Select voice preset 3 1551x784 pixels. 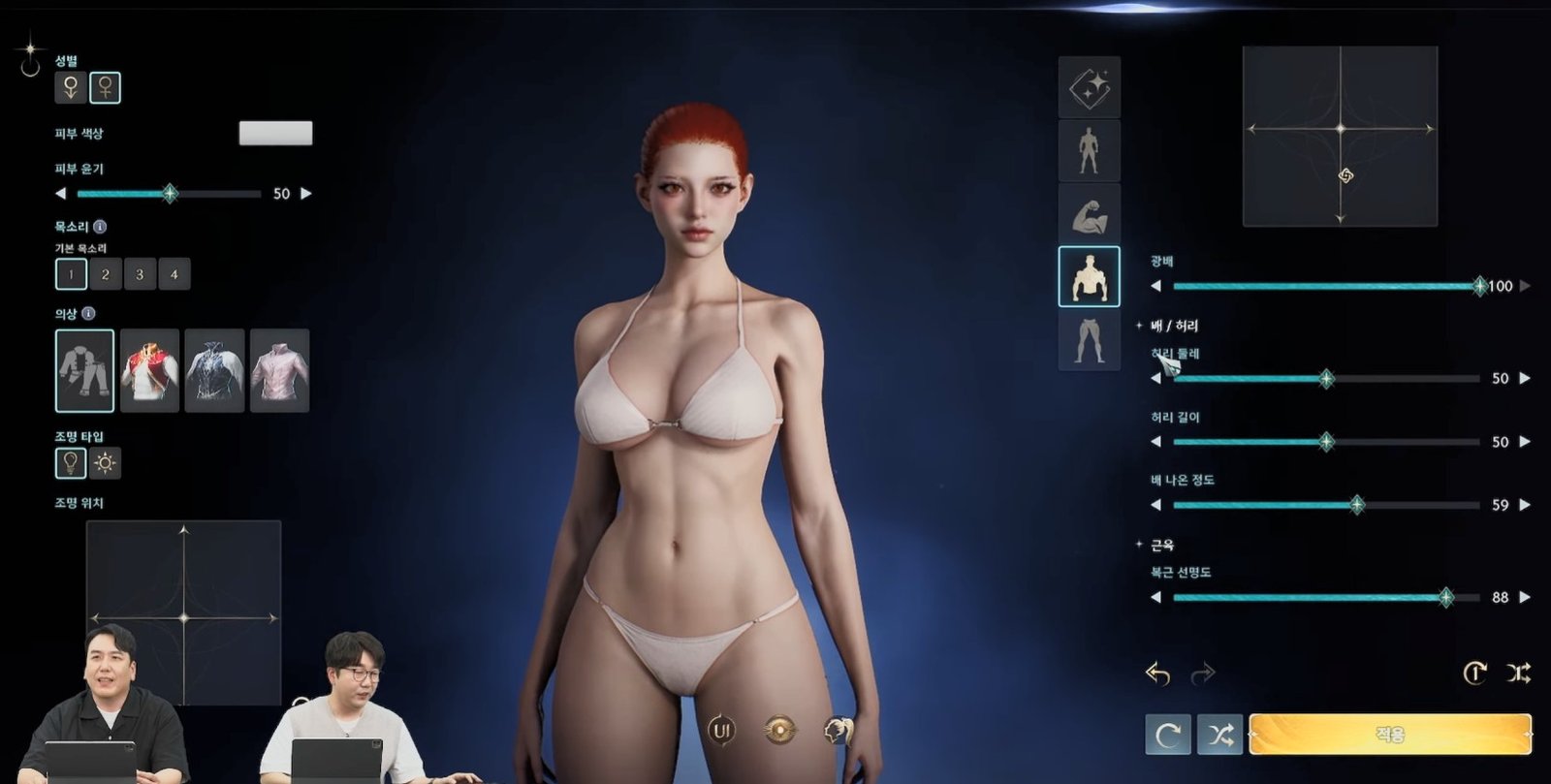pyautogui.click(x=139, y=274)
